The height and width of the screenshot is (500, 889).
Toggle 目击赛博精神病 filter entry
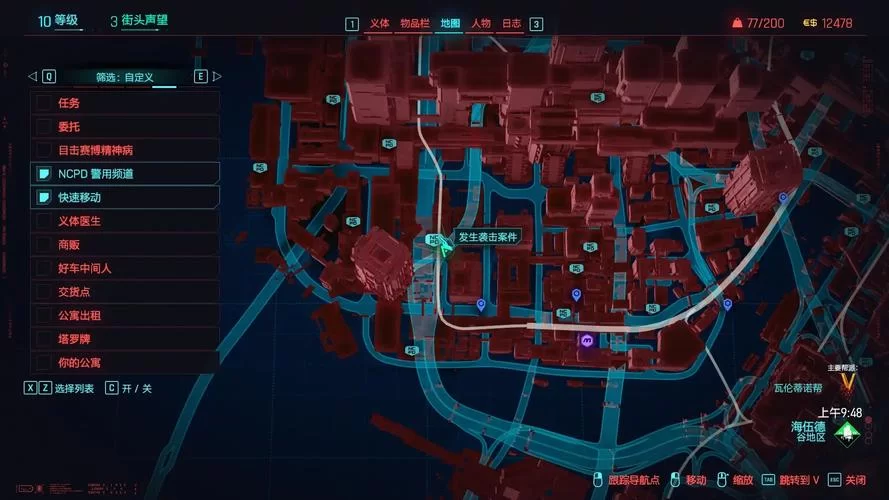pos(44,150)
